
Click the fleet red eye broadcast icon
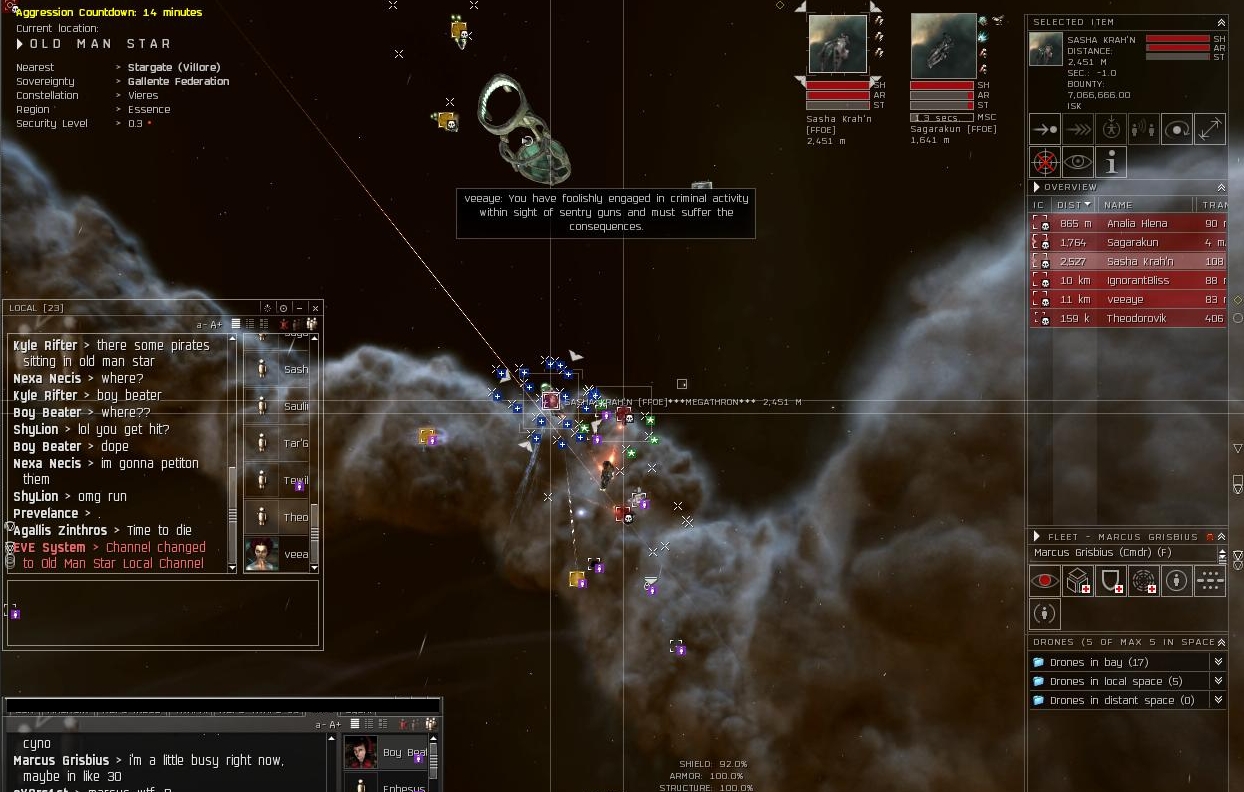1045,581
